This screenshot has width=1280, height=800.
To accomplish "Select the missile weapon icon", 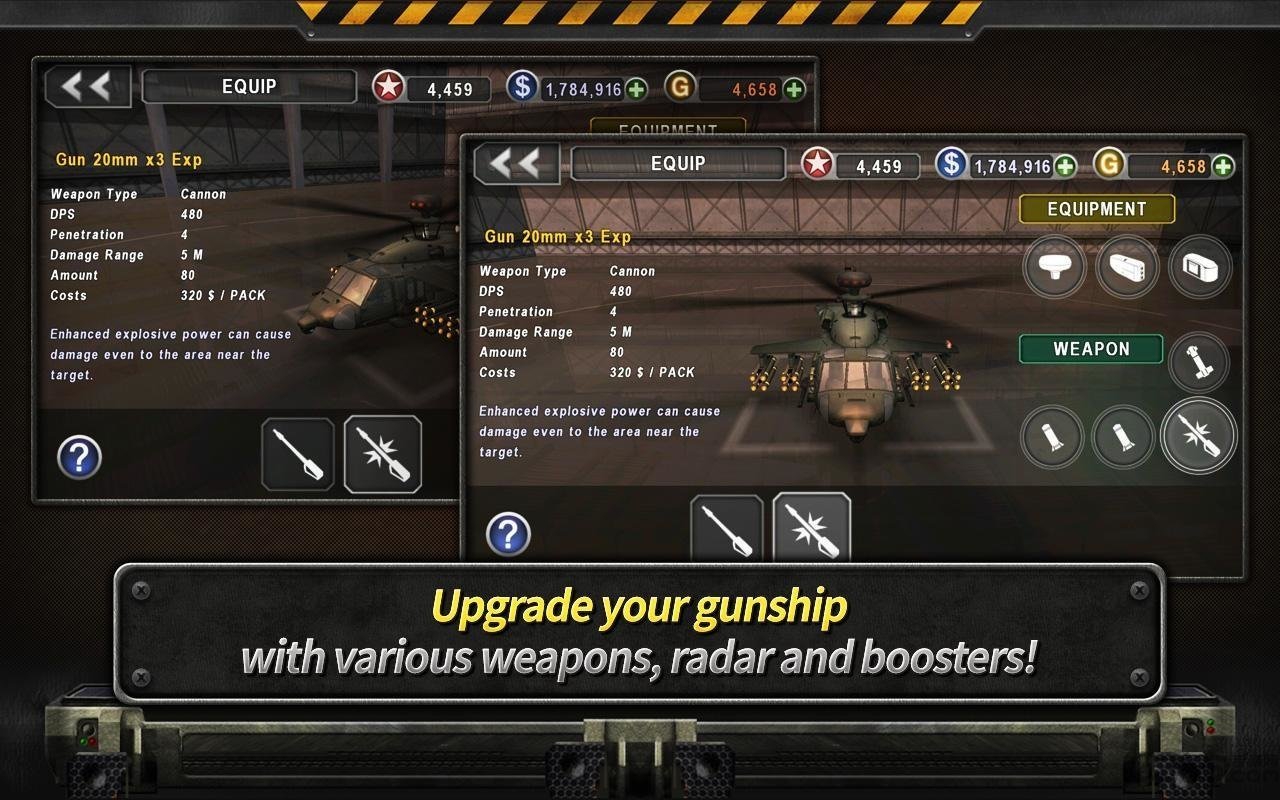I will click(1199, 363).
